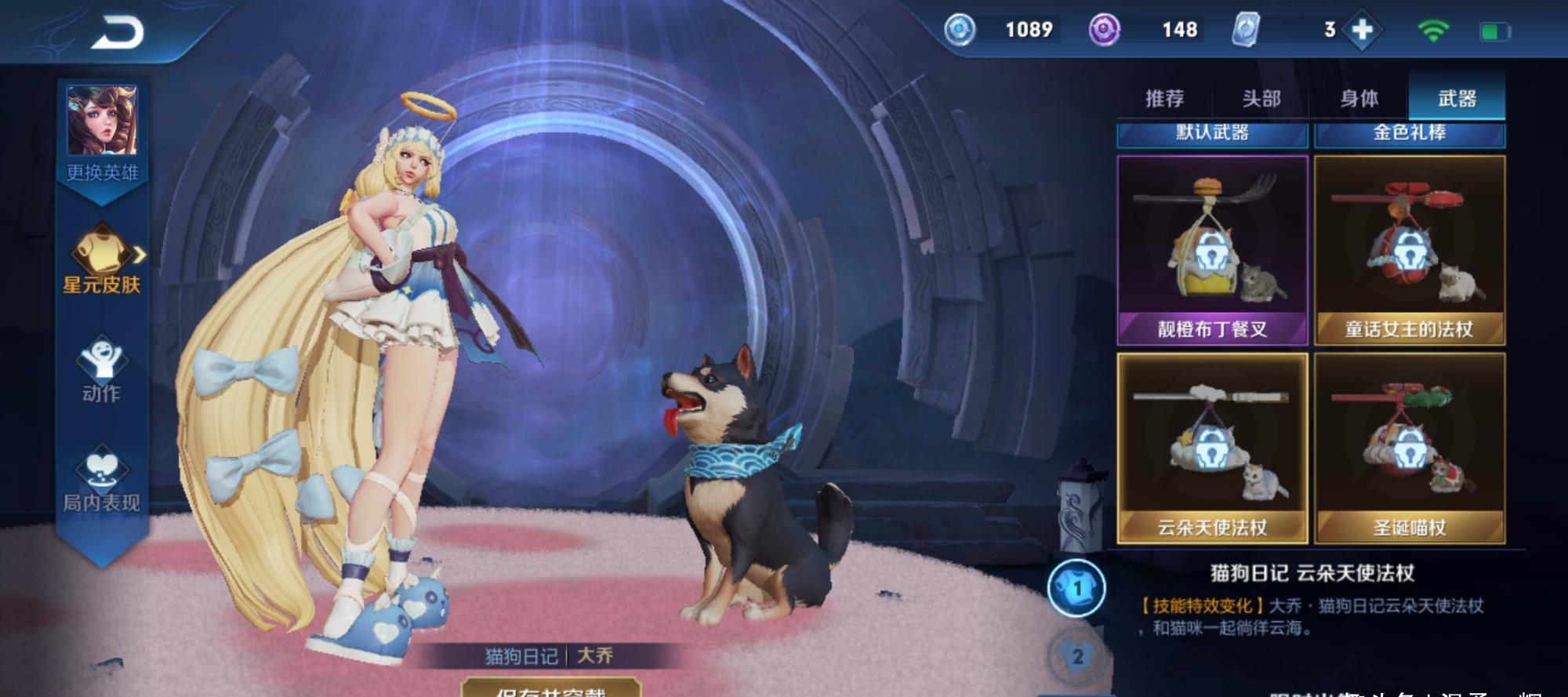
Task: Switch to the 头部 head tab
Action: [1261, 99]
